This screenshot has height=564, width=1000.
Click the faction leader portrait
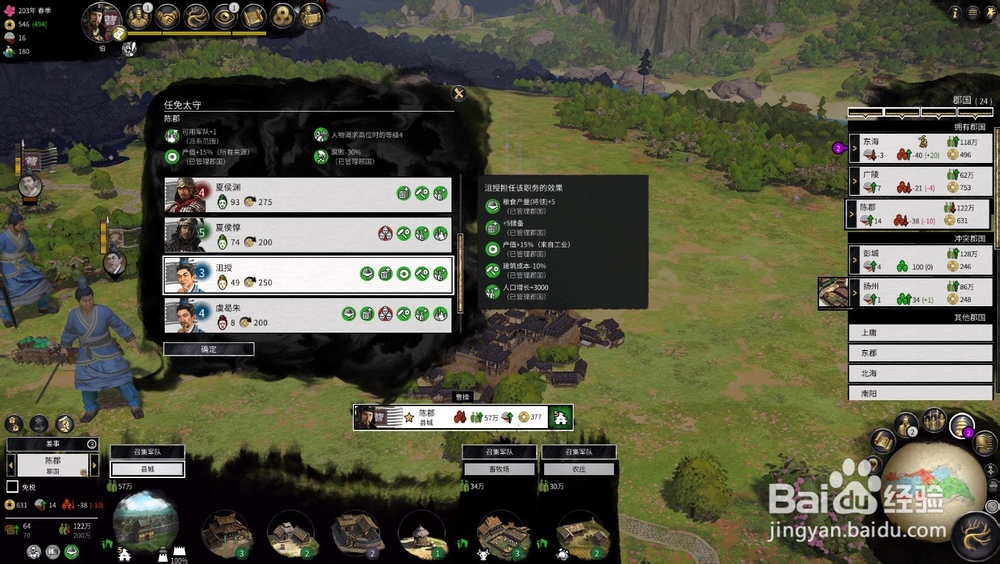101,20
